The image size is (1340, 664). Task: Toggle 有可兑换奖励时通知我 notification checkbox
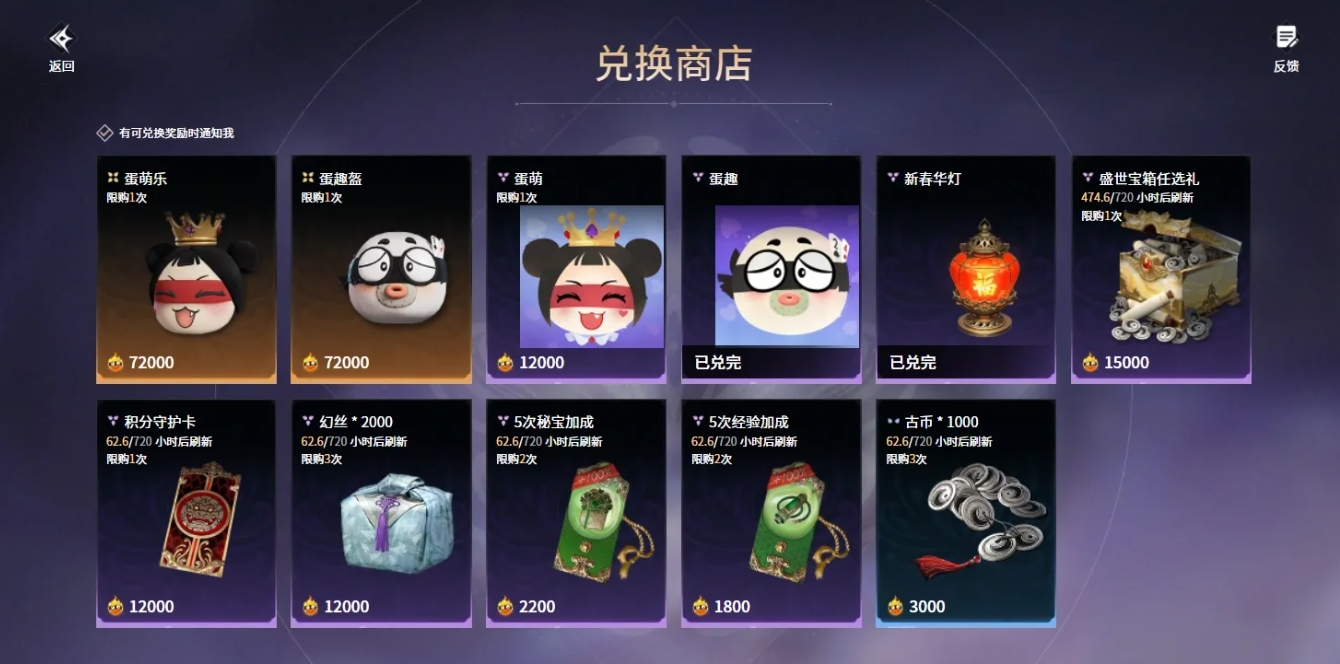point(105,133)
